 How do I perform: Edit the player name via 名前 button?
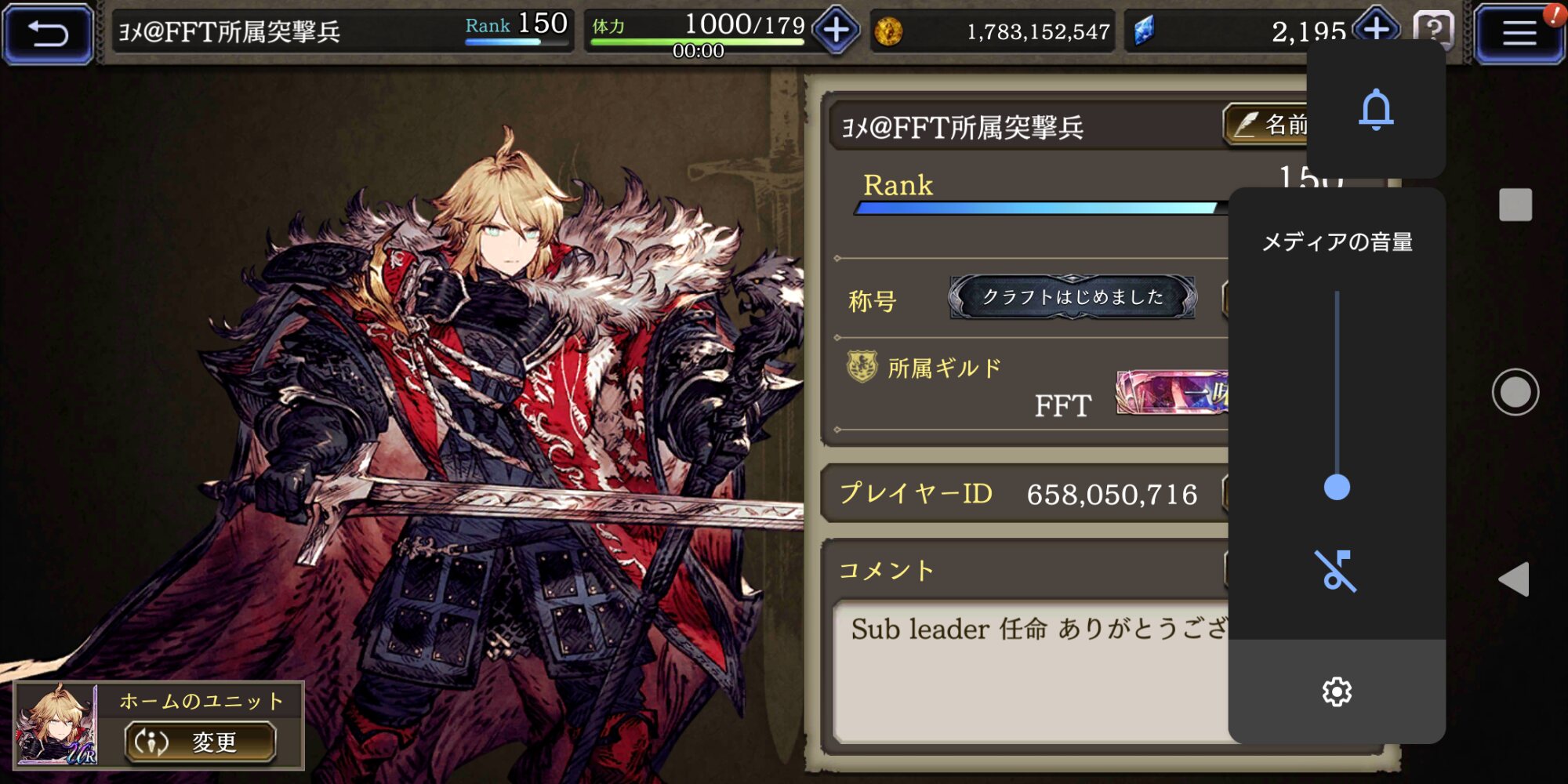point(1267,125)
